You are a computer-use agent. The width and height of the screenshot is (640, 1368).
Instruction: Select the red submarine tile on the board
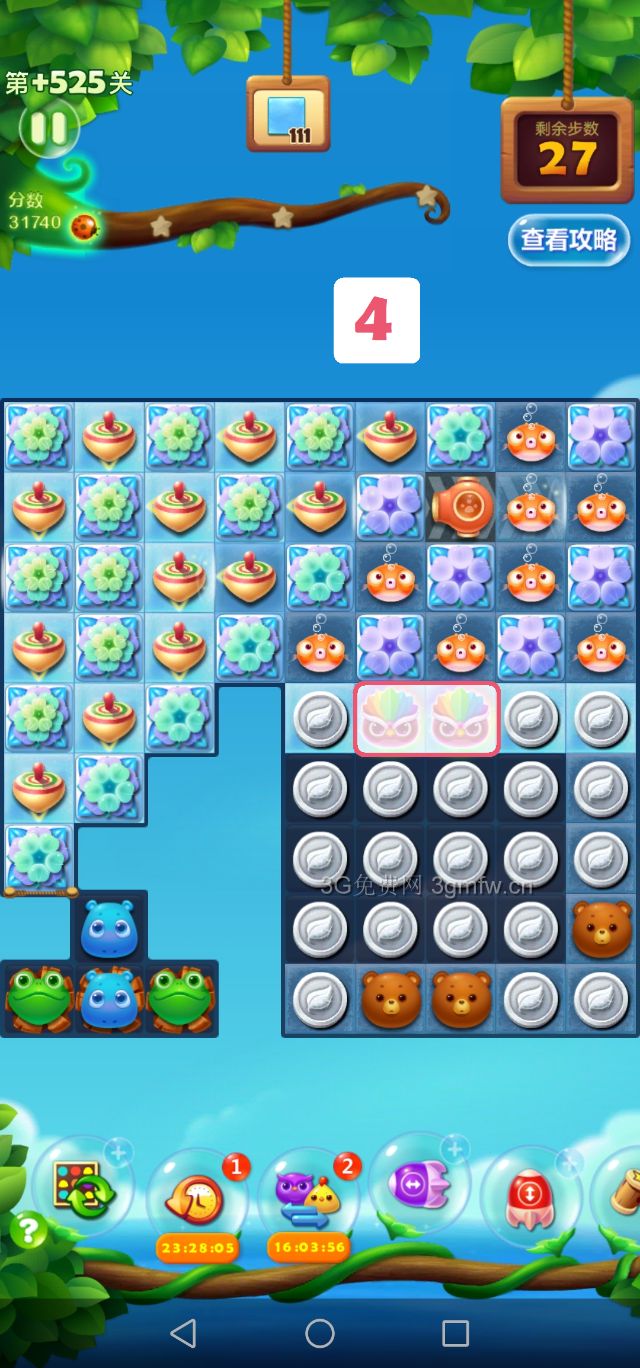click(461, 508)
